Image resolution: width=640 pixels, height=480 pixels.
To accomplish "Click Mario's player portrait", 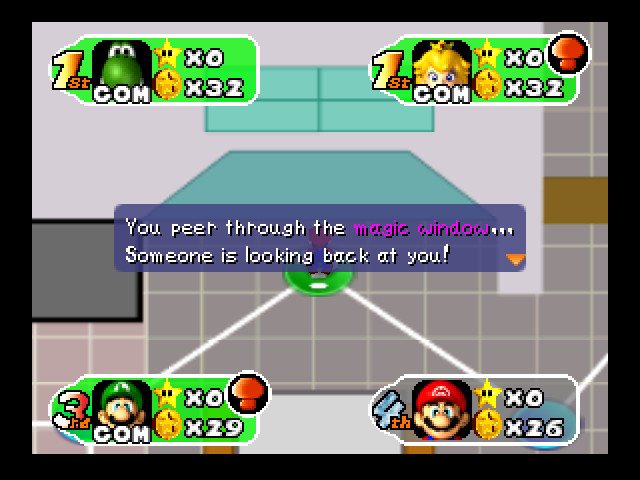I will coord(442,406).
